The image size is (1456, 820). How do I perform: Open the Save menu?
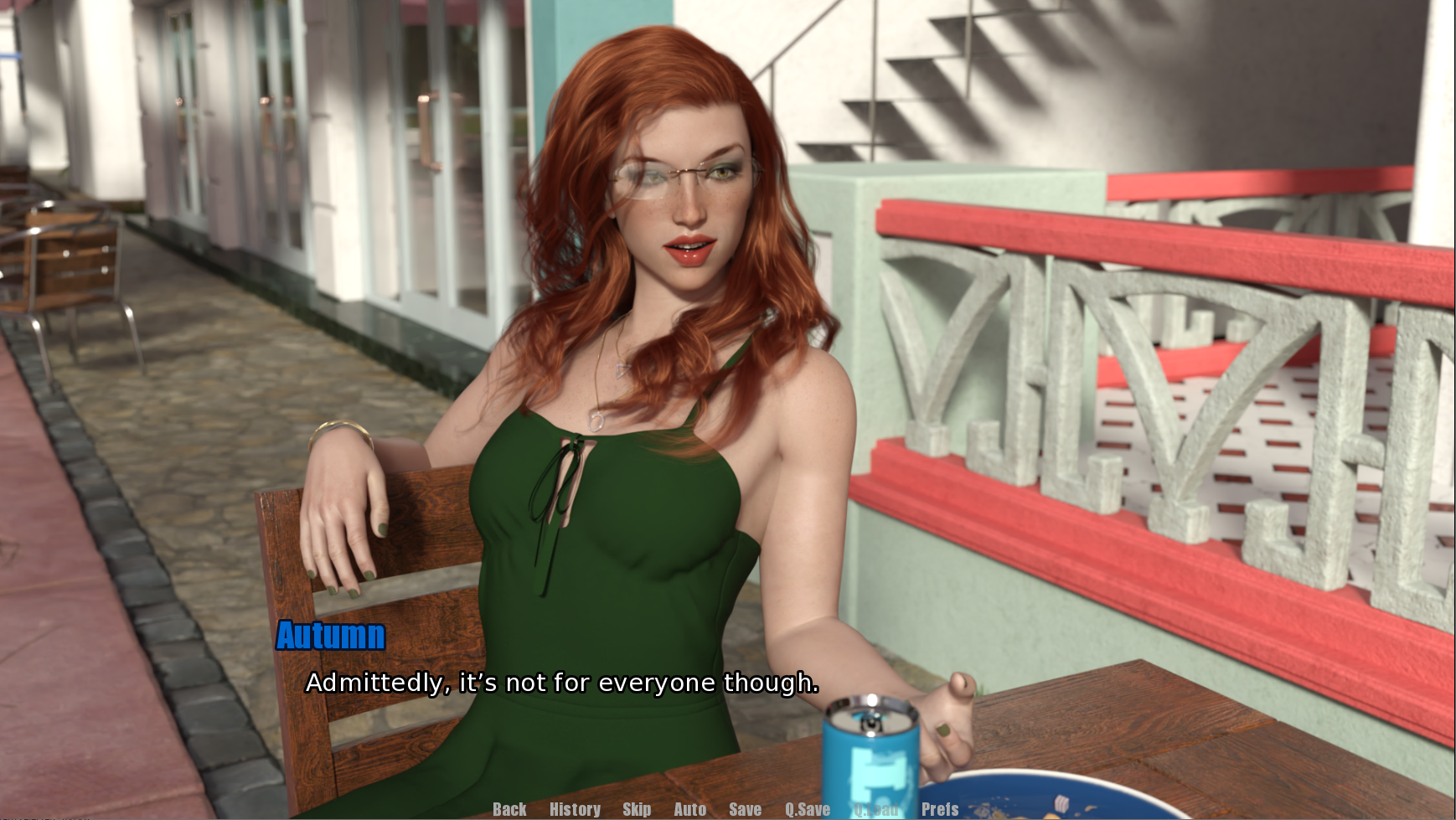pos(745,809)
